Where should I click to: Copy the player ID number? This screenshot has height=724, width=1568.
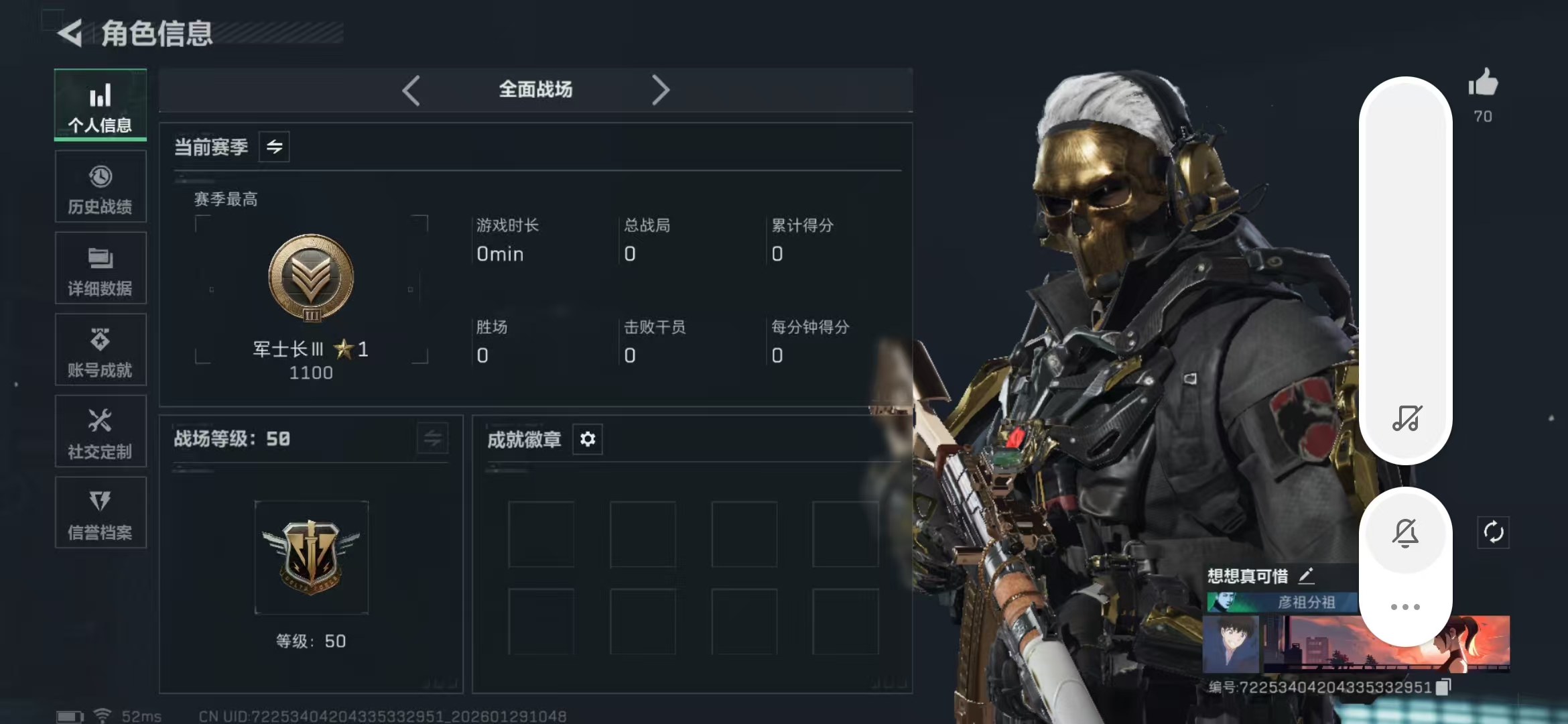1443,686
